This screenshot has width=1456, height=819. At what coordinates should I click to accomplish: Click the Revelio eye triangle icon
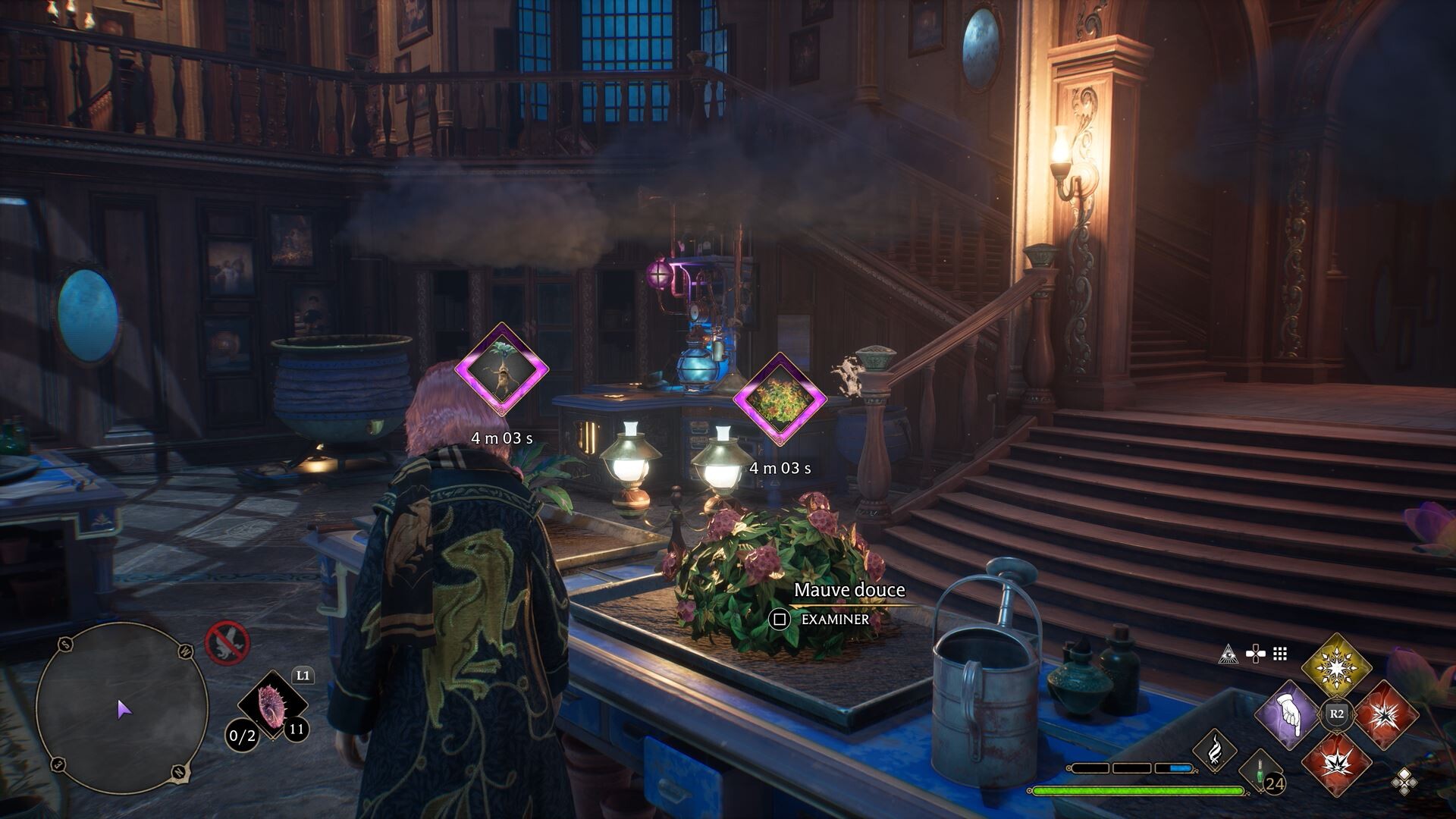(x=1228, y=654)
